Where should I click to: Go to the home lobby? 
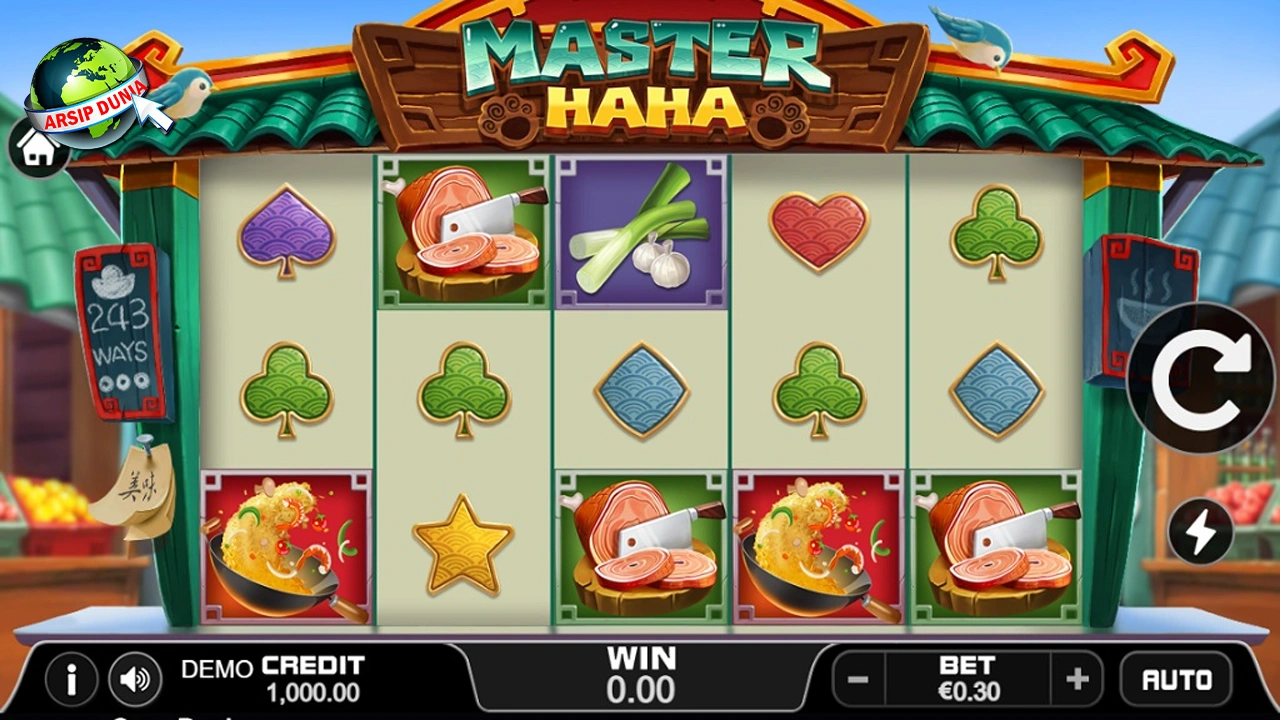[37, 150]
